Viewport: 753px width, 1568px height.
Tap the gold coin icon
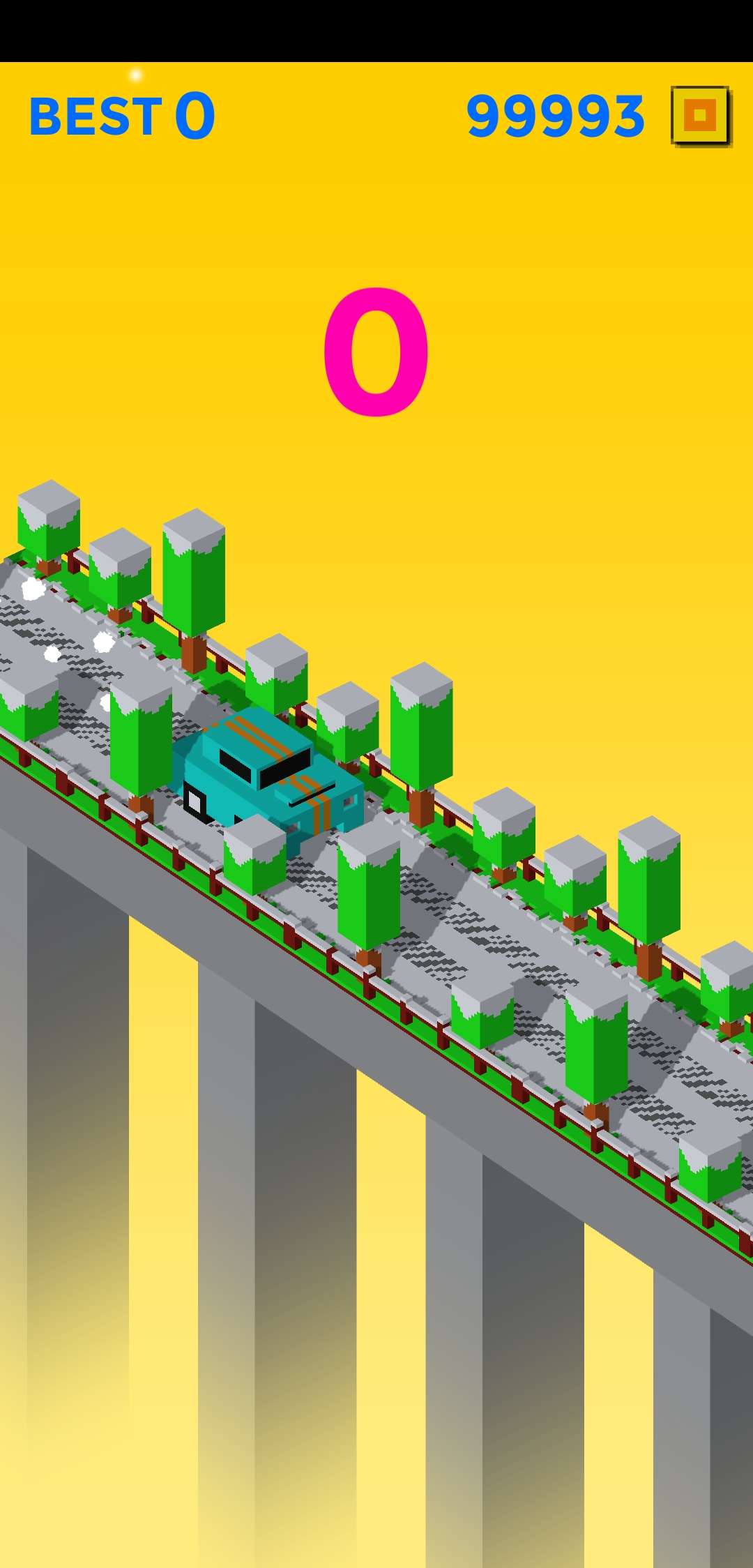click(700, 116)
